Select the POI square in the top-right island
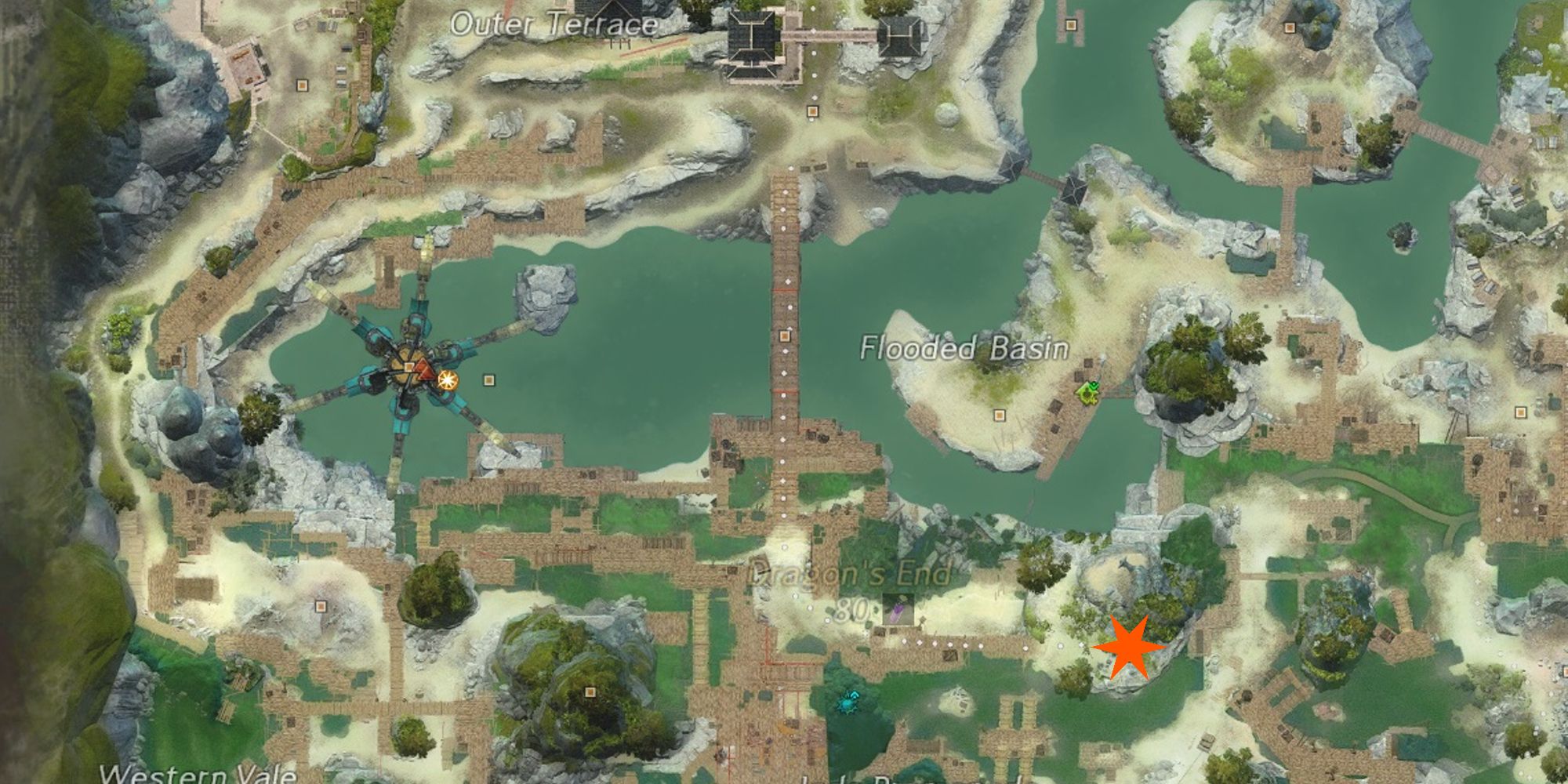The height and width of the screenshot is (784, 1568). 1290,28
